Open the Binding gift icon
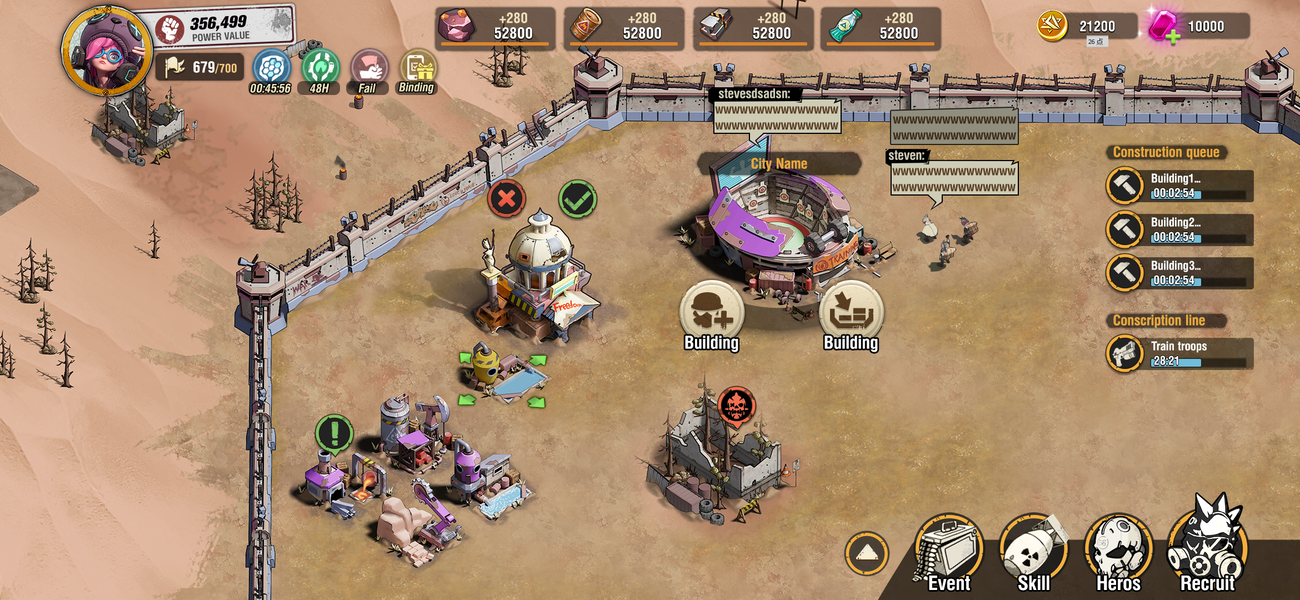This screenshot has height=600, width=1300. [x=417, y=68]
